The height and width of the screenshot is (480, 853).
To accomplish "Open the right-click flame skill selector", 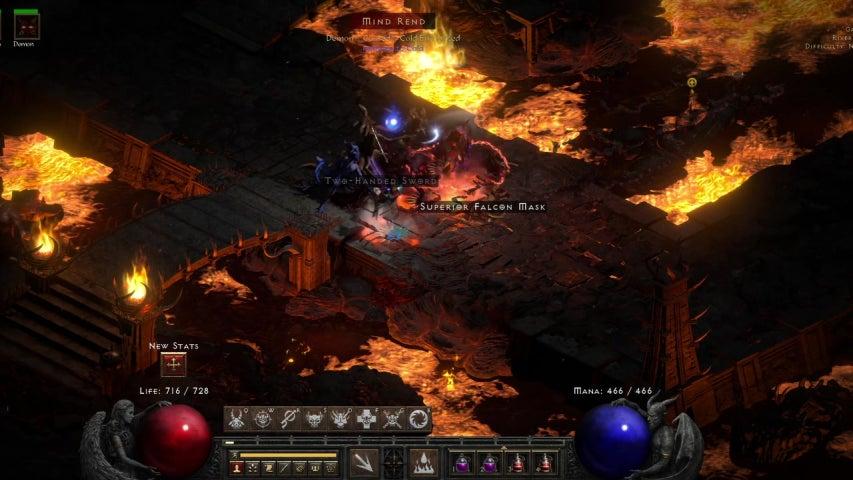I will click(x=424, y=463).
